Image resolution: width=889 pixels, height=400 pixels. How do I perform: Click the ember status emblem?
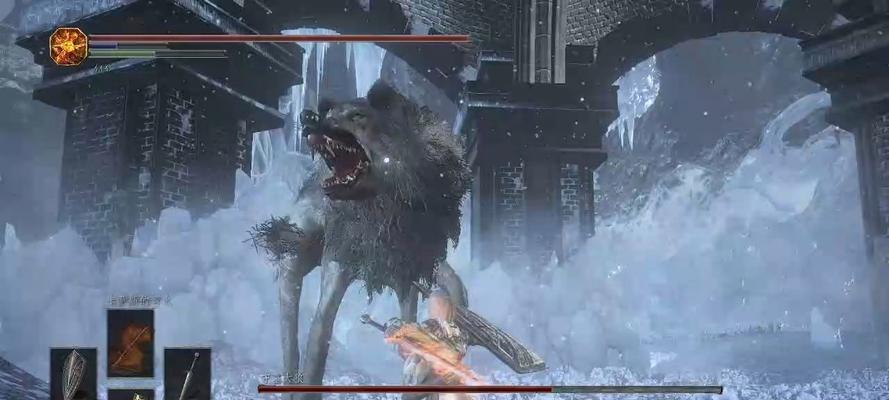point(69,46)
